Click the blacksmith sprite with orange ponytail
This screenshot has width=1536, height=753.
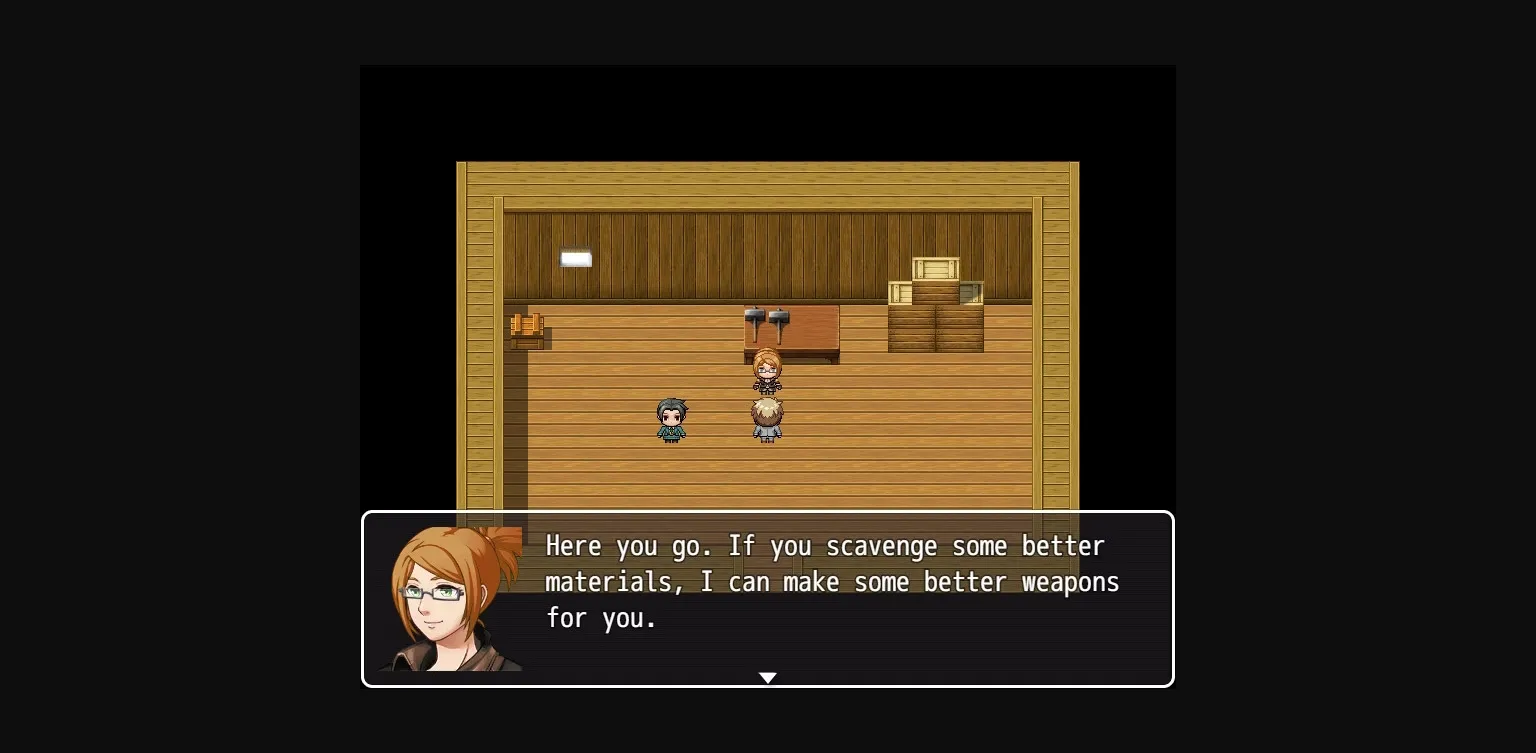click(766, 372)
